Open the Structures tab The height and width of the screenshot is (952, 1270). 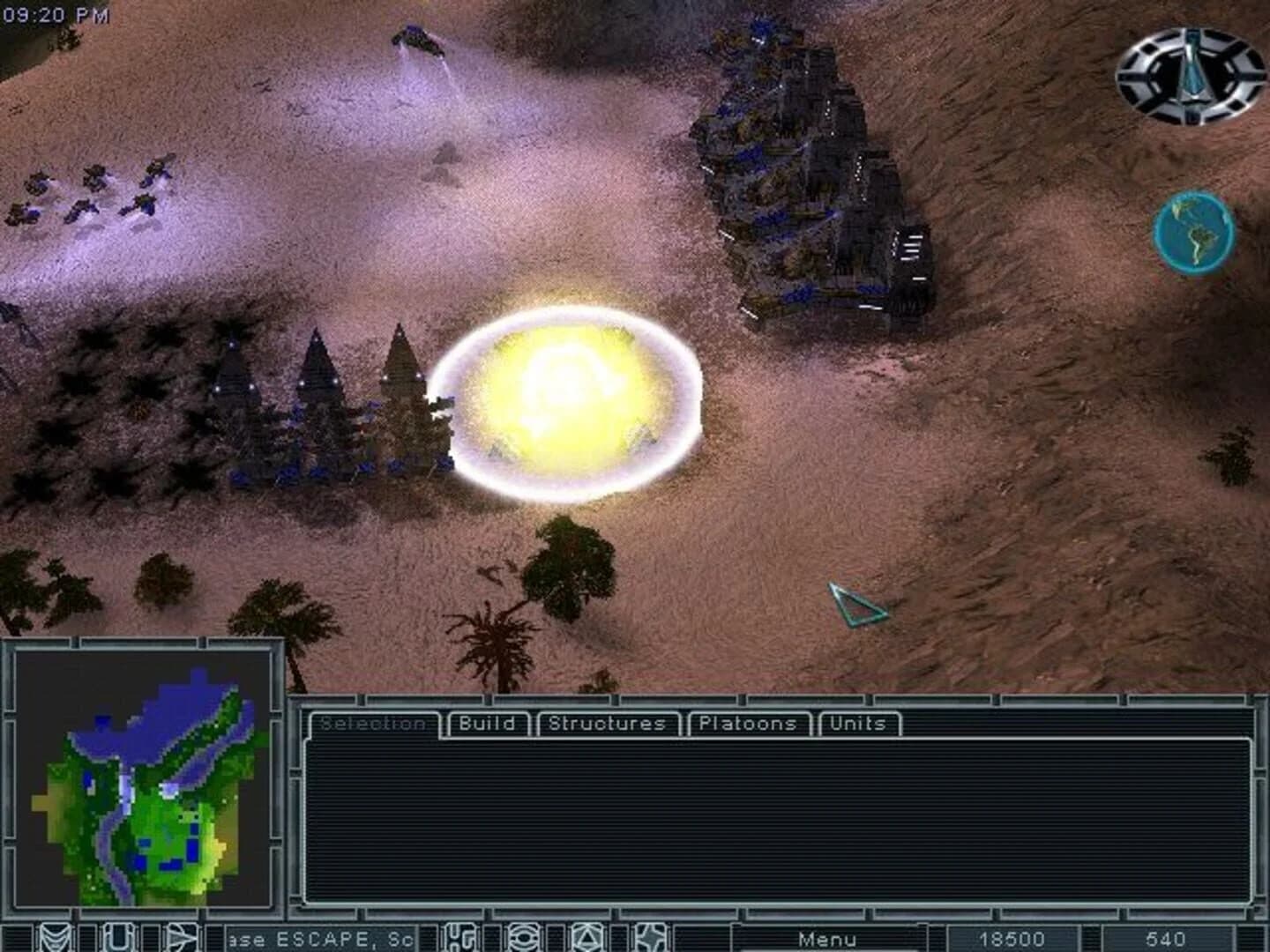606,724
